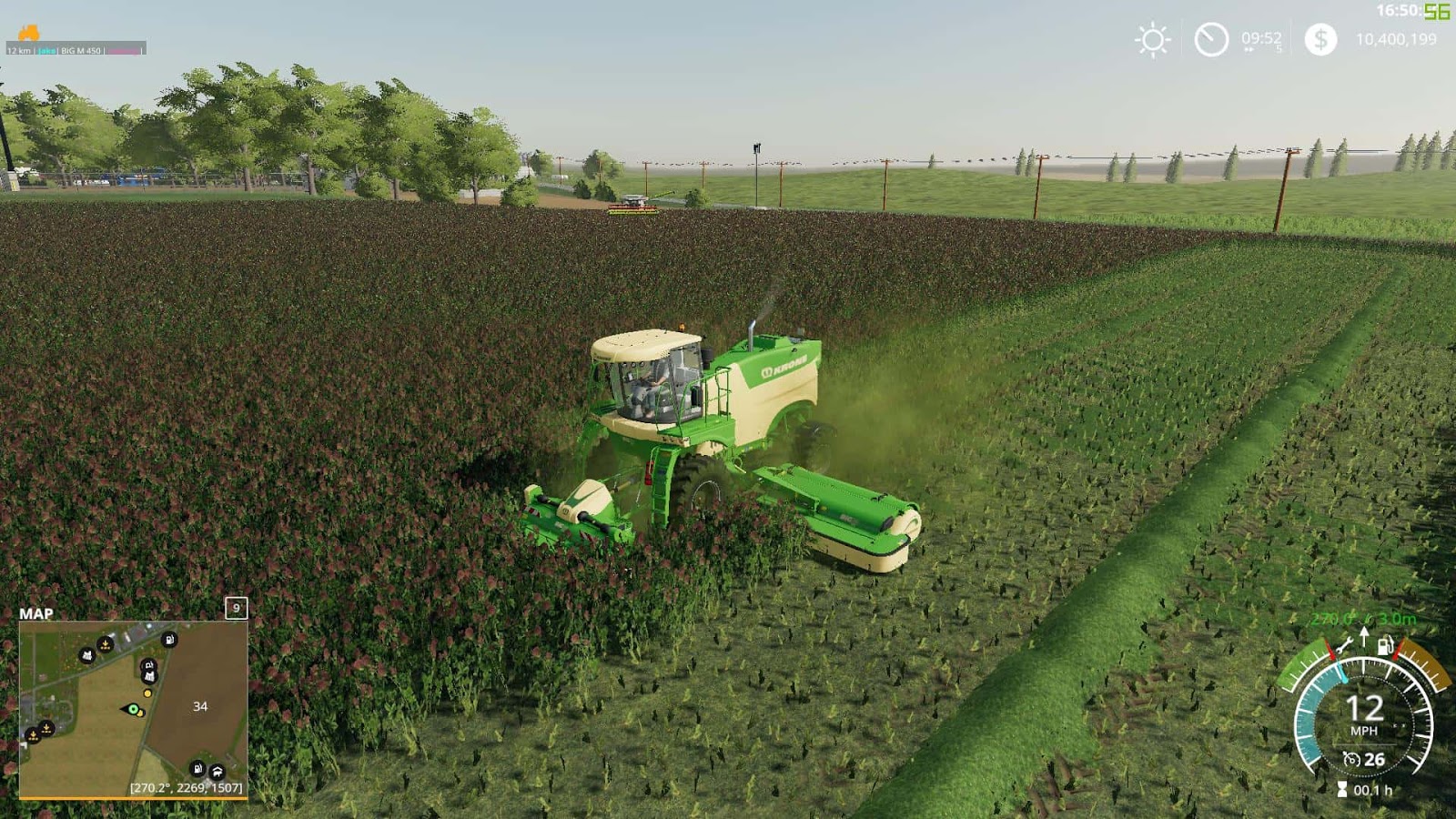Select the fuel pump icon on the speedometer
The height and width of the screenshot is (819, 1456).
tap(1385, 646)
